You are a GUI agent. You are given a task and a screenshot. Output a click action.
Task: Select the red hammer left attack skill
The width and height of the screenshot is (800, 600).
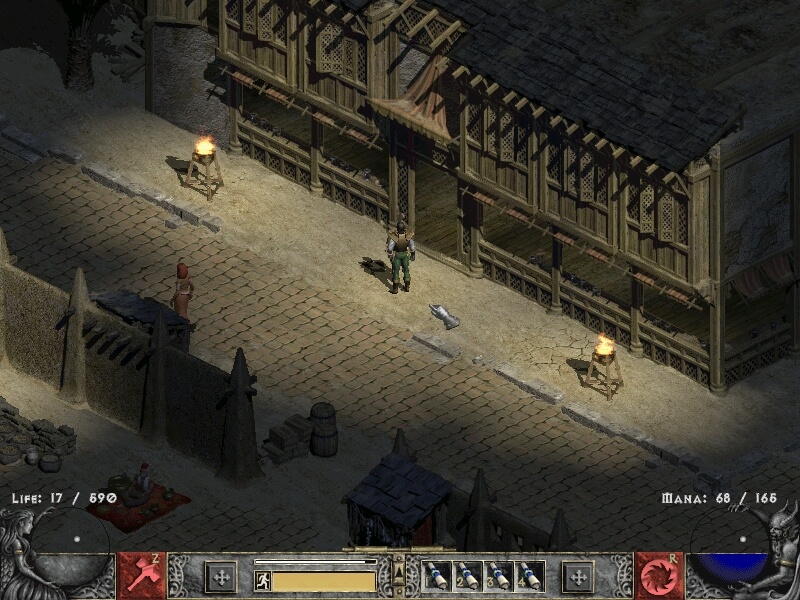click(141, 576)
